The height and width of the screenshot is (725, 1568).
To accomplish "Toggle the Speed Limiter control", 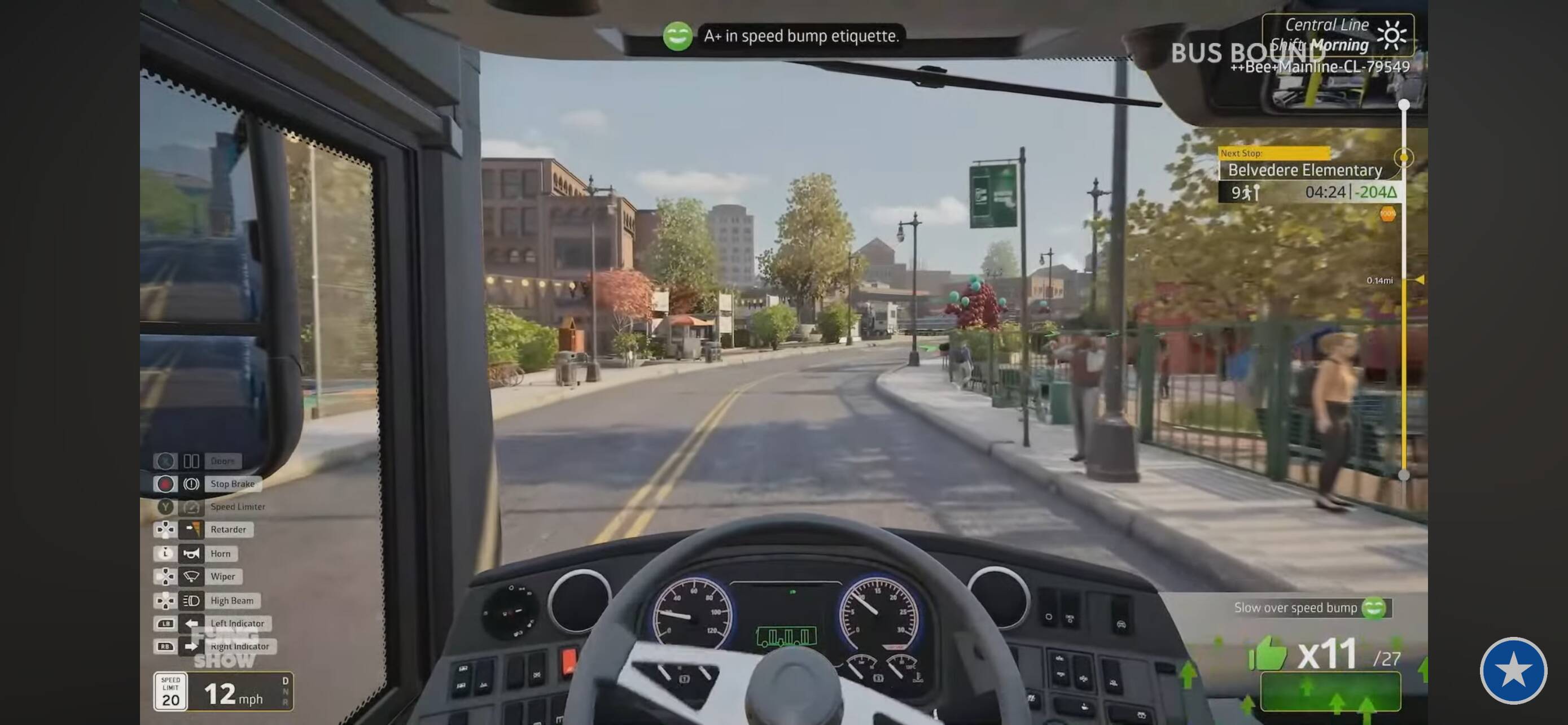I will (191, 506).
